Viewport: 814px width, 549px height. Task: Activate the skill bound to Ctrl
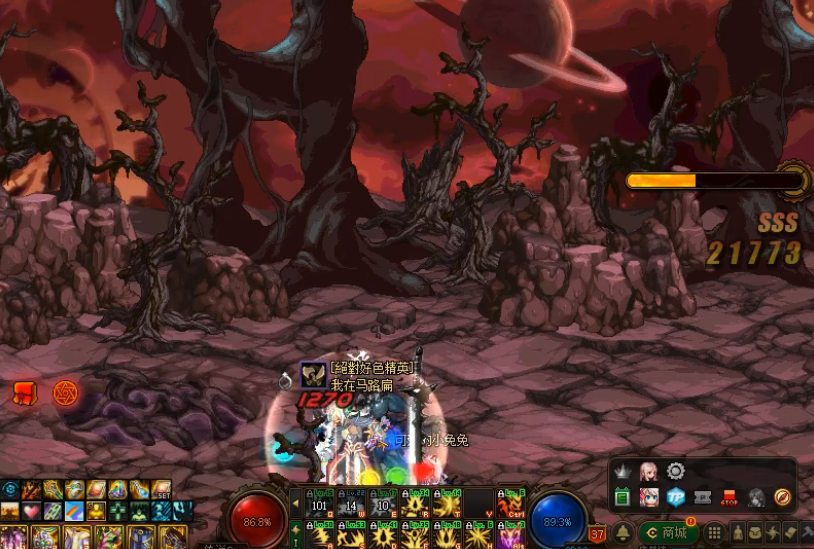(x=512, y=502)
